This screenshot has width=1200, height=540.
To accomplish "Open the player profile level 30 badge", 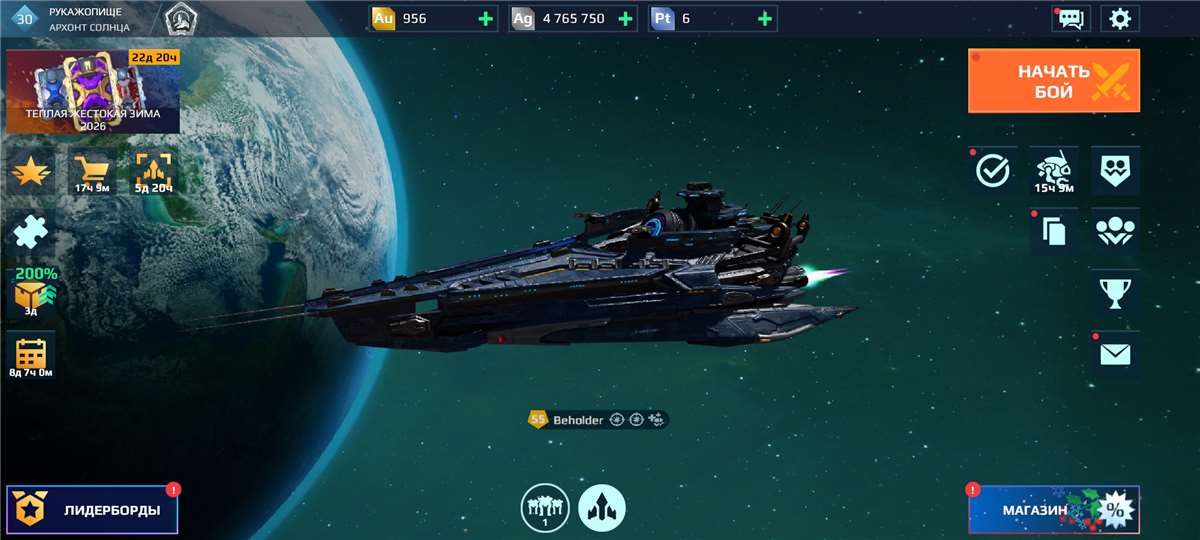I will coord(26,17).
